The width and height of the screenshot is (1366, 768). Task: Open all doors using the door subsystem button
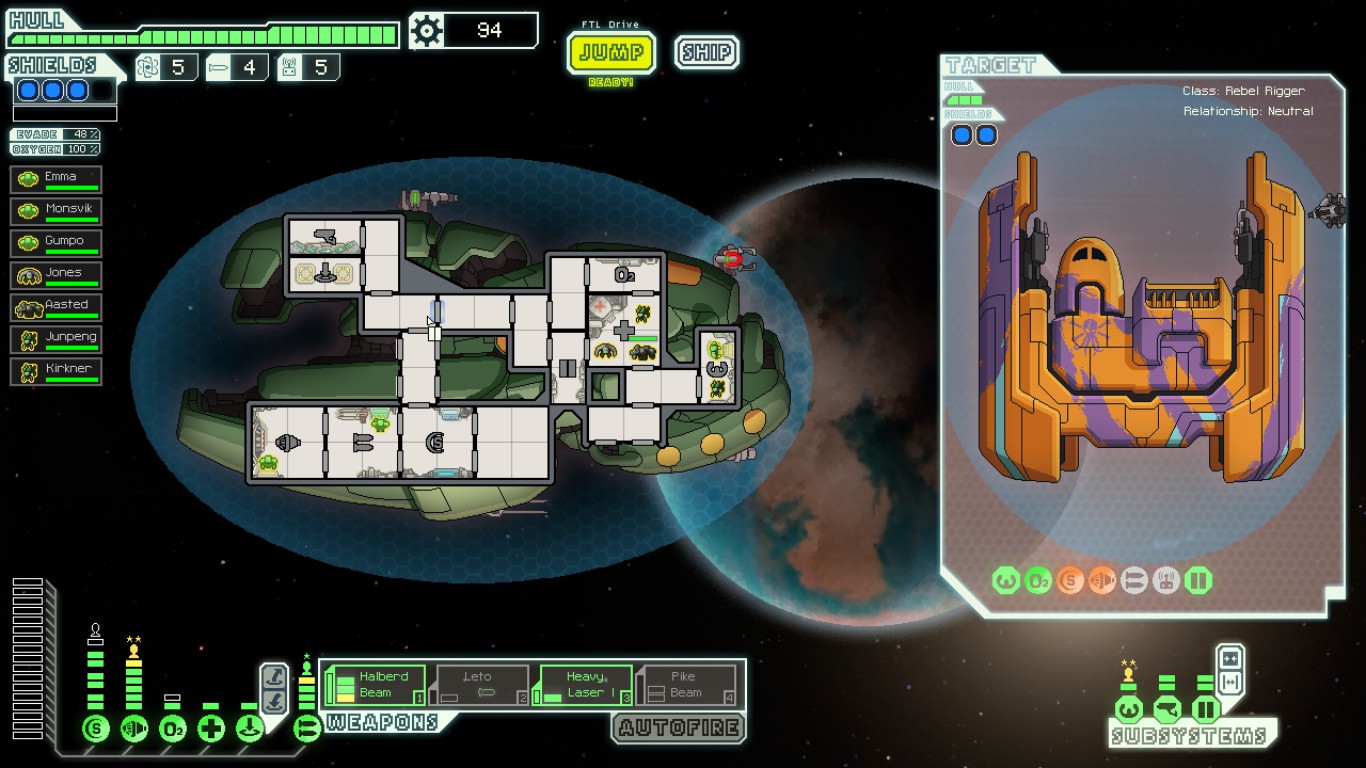tap(1230, 683)
